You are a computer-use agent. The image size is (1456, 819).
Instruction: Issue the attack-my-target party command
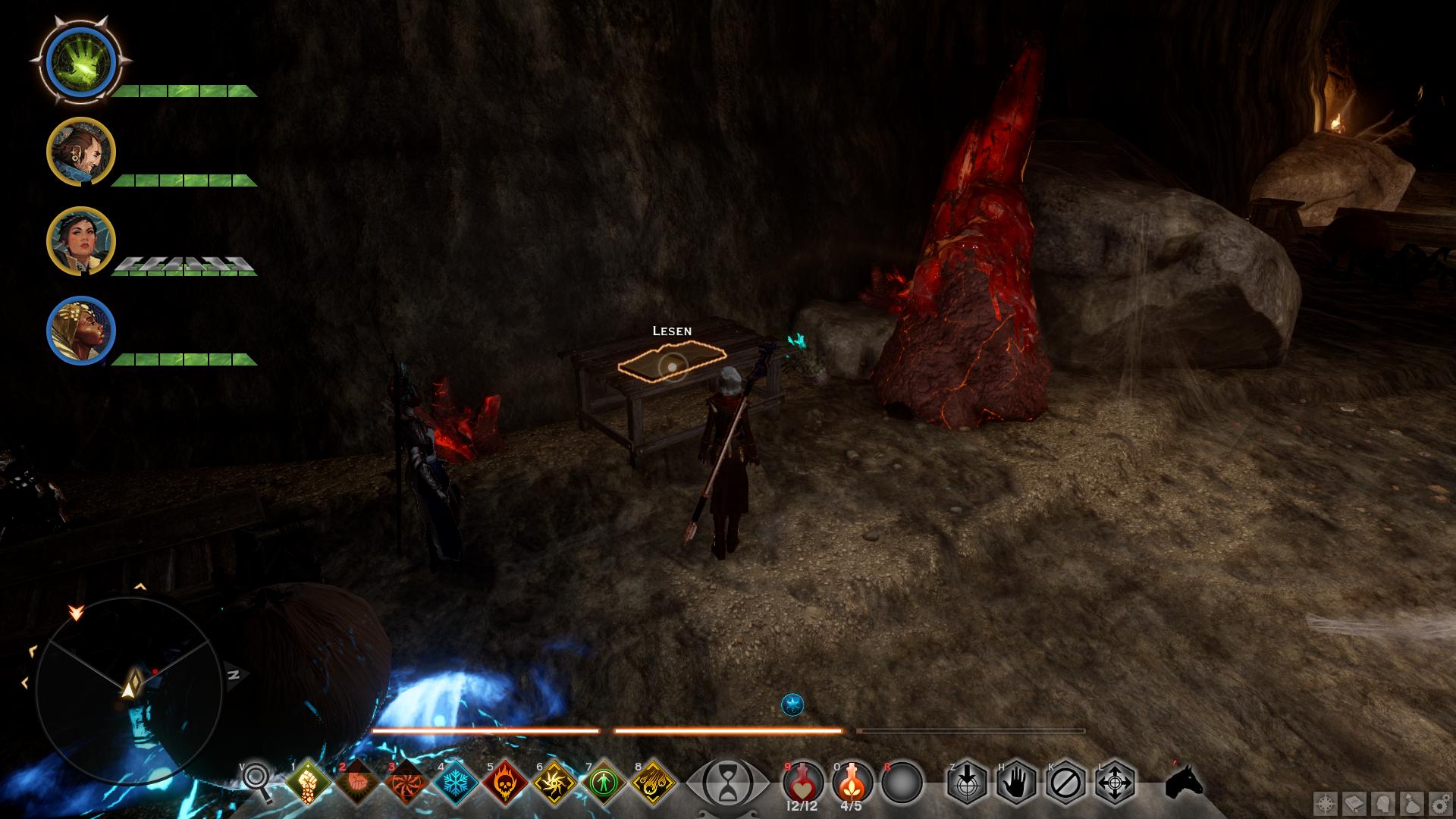click(x=967, y=782)
